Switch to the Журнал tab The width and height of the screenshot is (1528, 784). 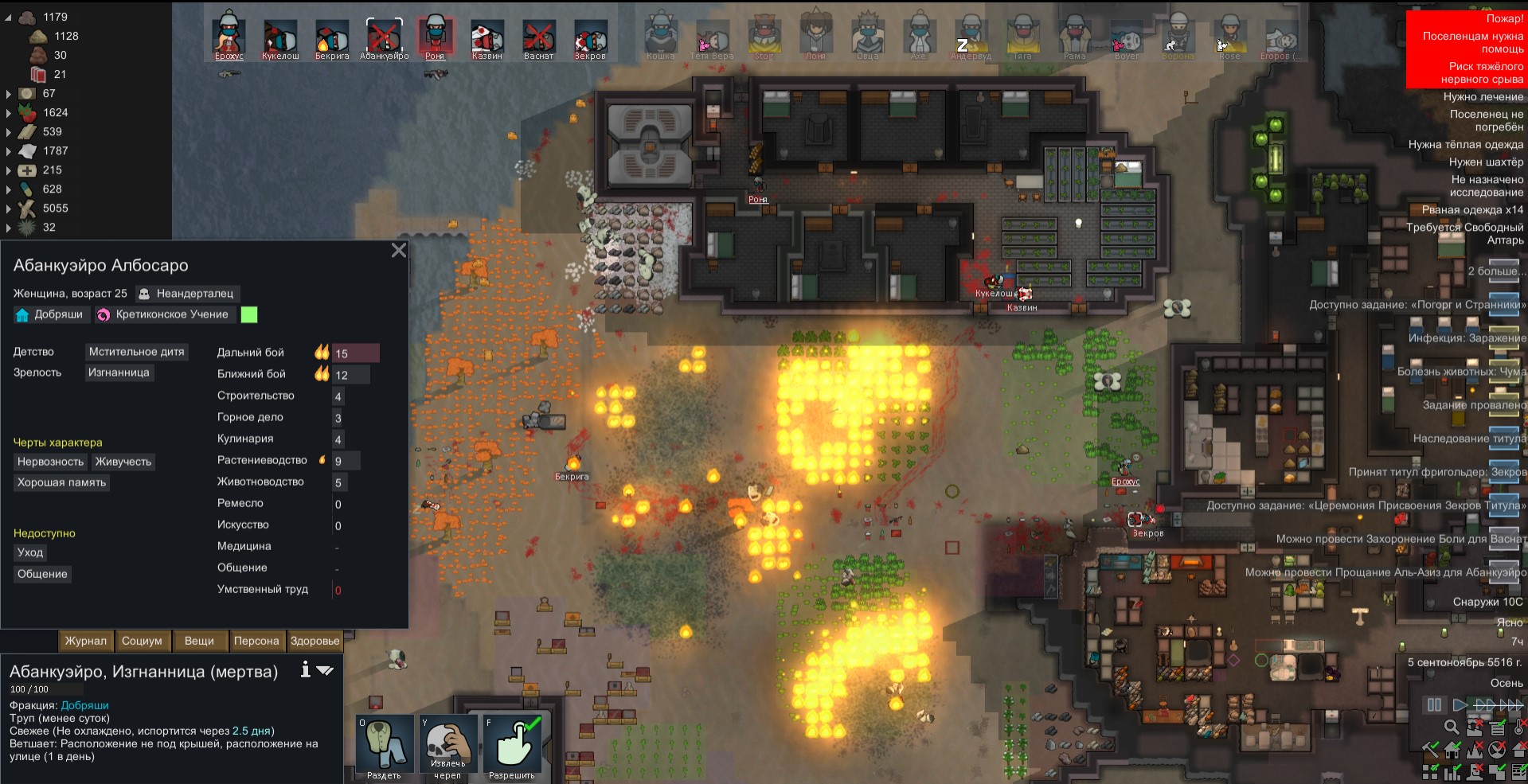[85, 641]
